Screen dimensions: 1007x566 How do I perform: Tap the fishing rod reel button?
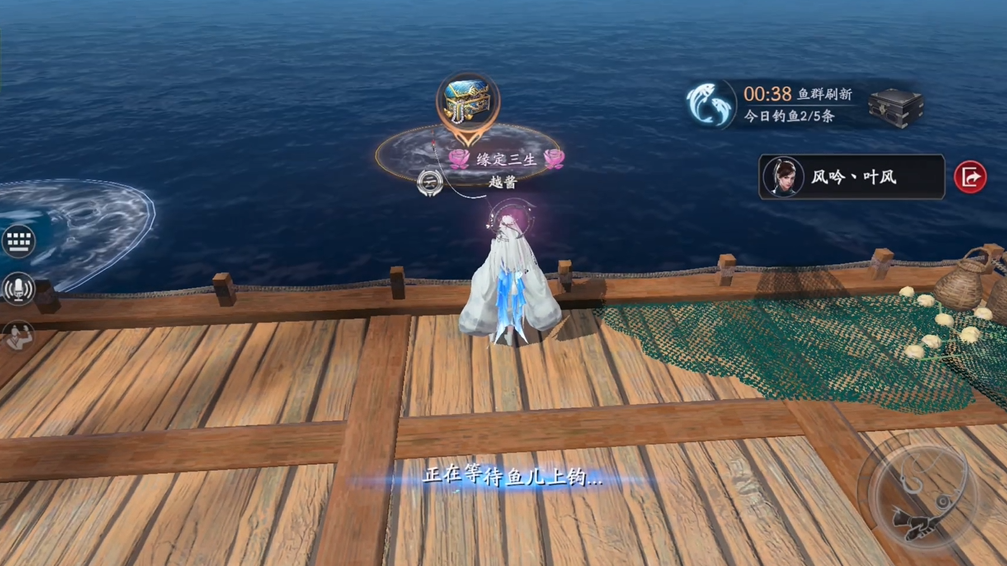(917, 493)
